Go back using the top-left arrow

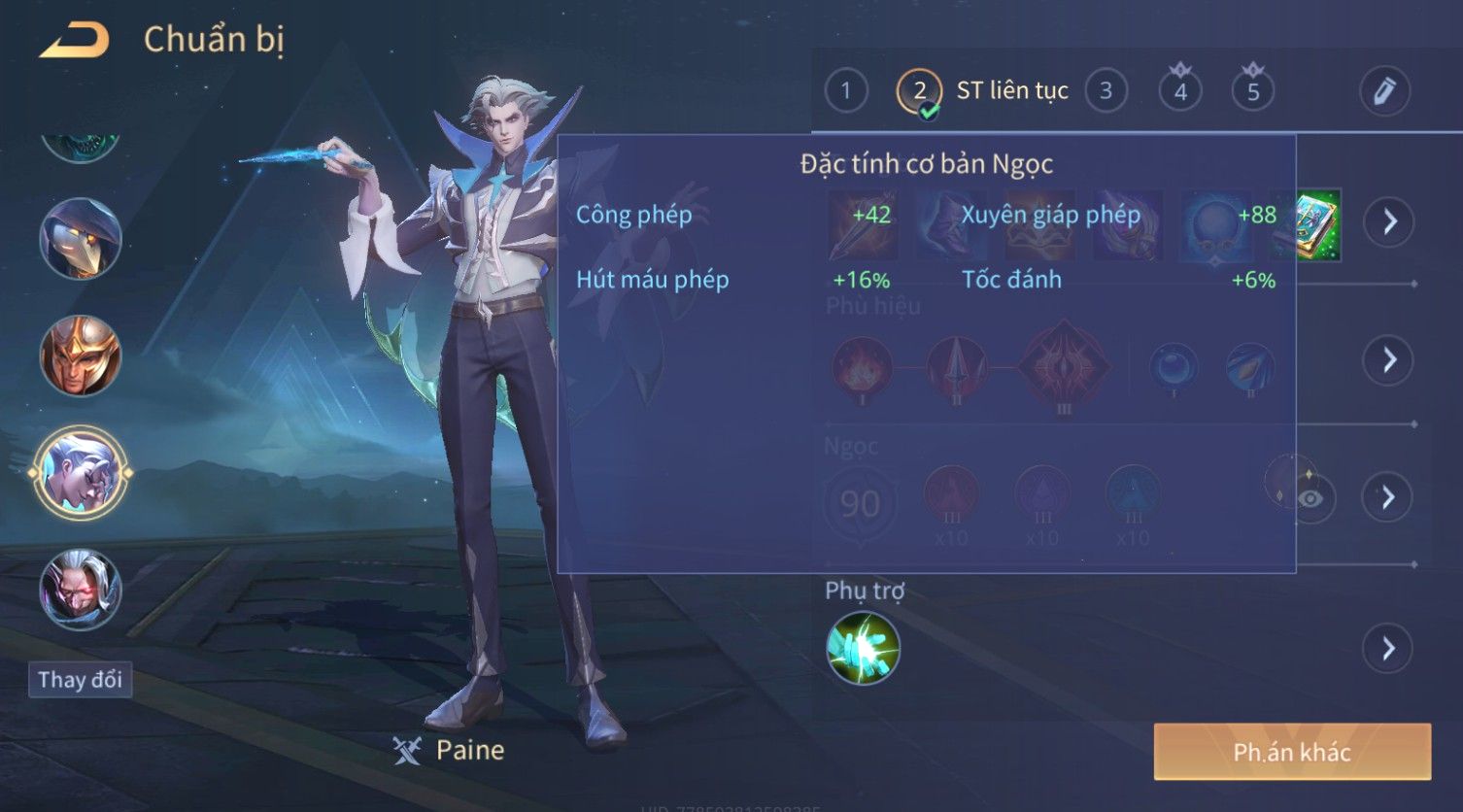click(74, 41)
